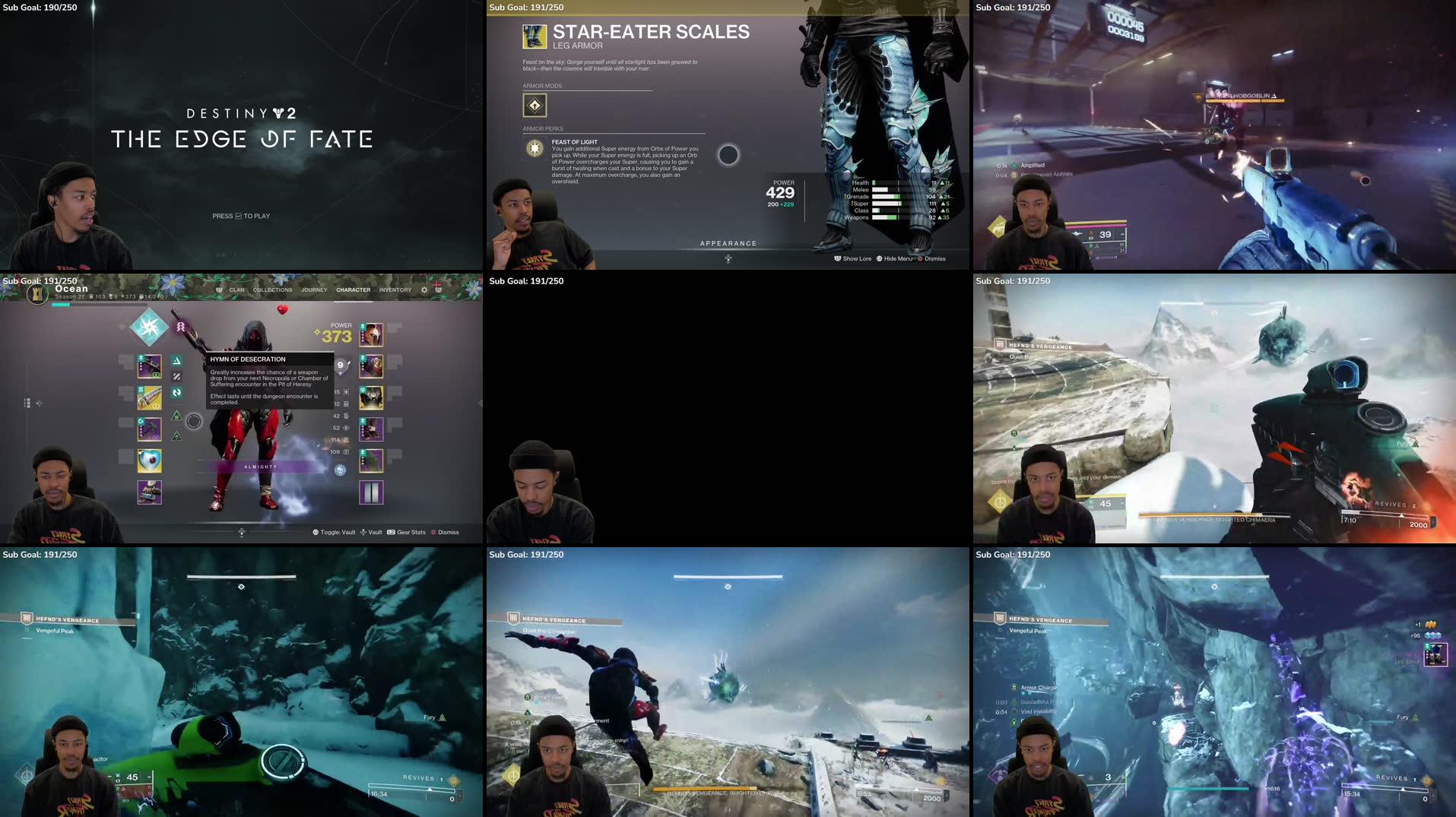Select the heart-shaped ghost shell slot
1456x817 pixels.
tap(149, 460)
